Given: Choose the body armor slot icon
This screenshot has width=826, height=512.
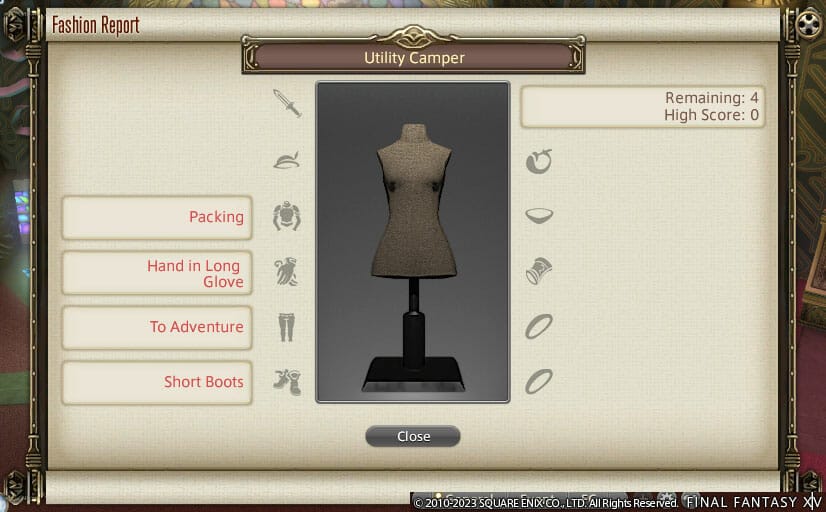Looking at the screenshot, I should point(287,216).
